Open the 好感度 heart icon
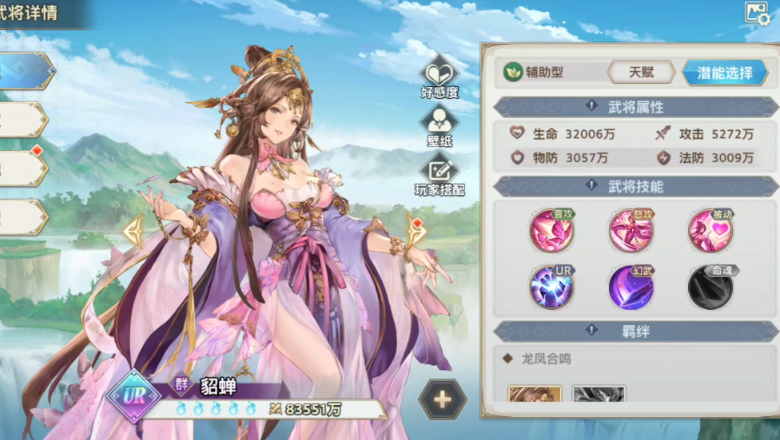780x440 pixels. coord(439,76)
